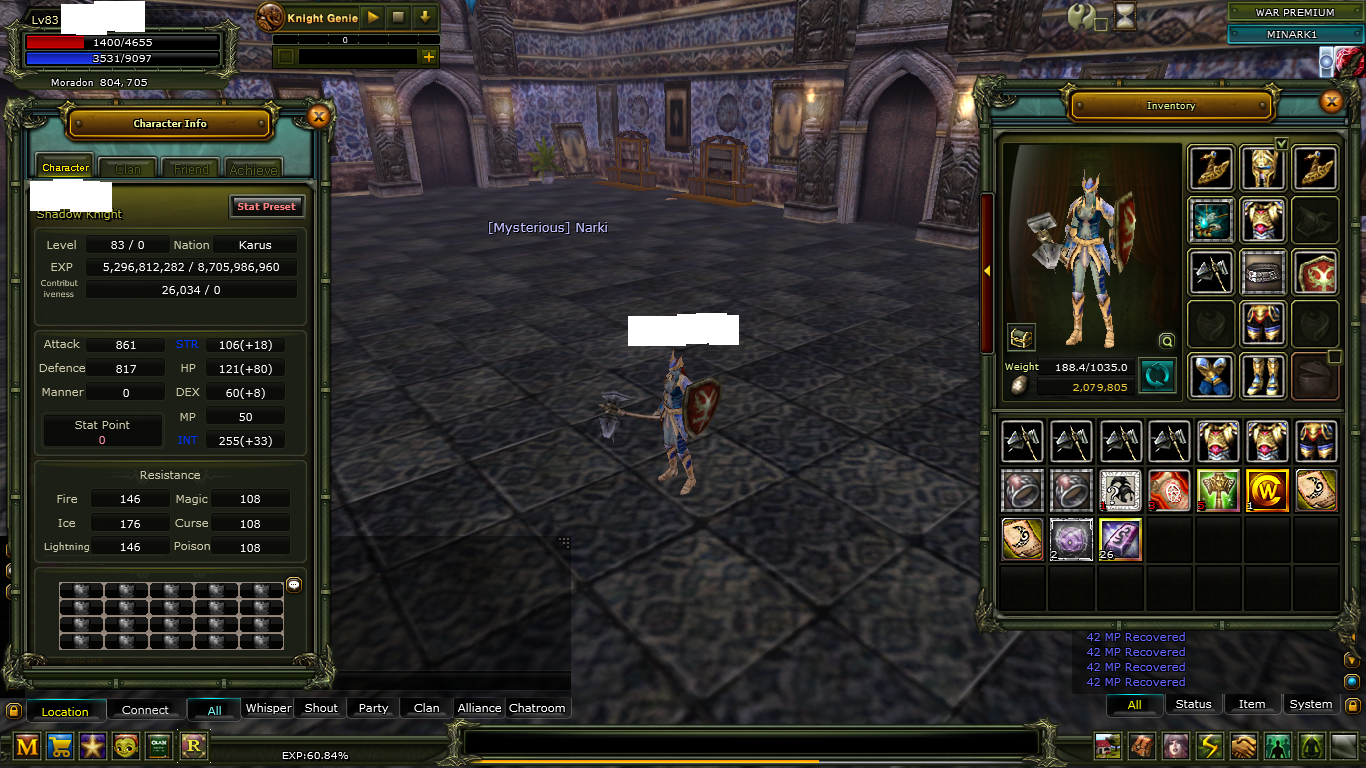Open the speech bubble expander beside the skill grid
This screenshot has height=768, width=1366.
293,585
